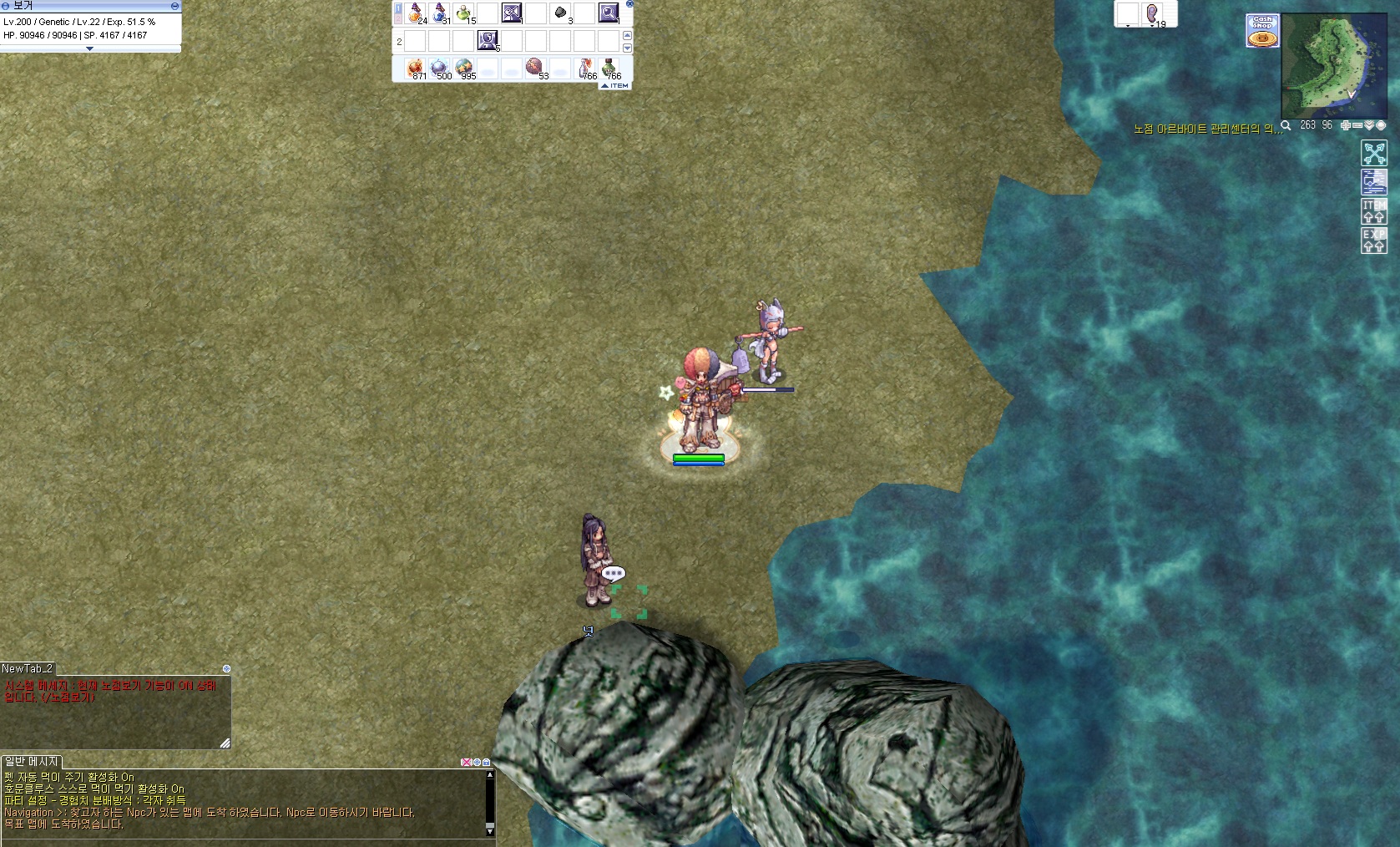Image resolution: width=1400 pixels, height=847 pixels.
Task: Click the hotbar page up arrow
Action: (628, 35)
